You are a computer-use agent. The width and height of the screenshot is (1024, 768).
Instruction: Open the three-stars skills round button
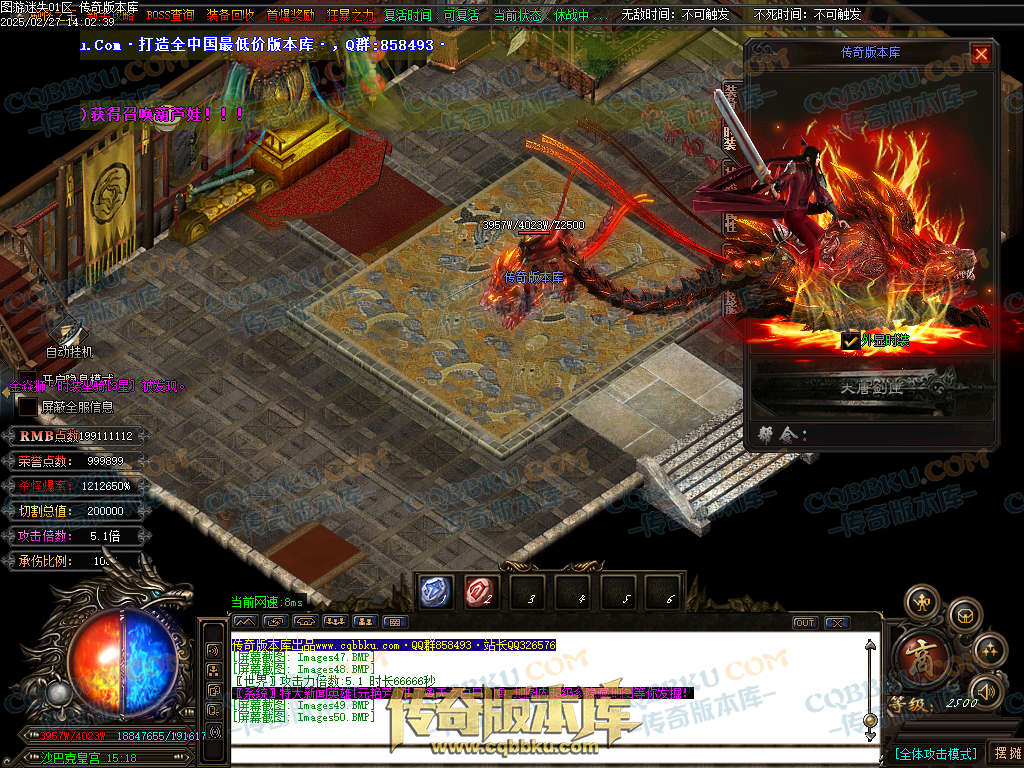989,650
